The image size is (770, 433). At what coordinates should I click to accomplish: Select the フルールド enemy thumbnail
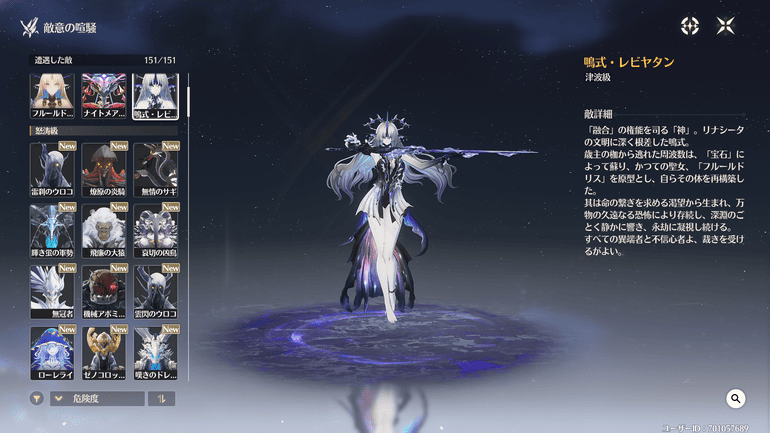tap(52, 93)
